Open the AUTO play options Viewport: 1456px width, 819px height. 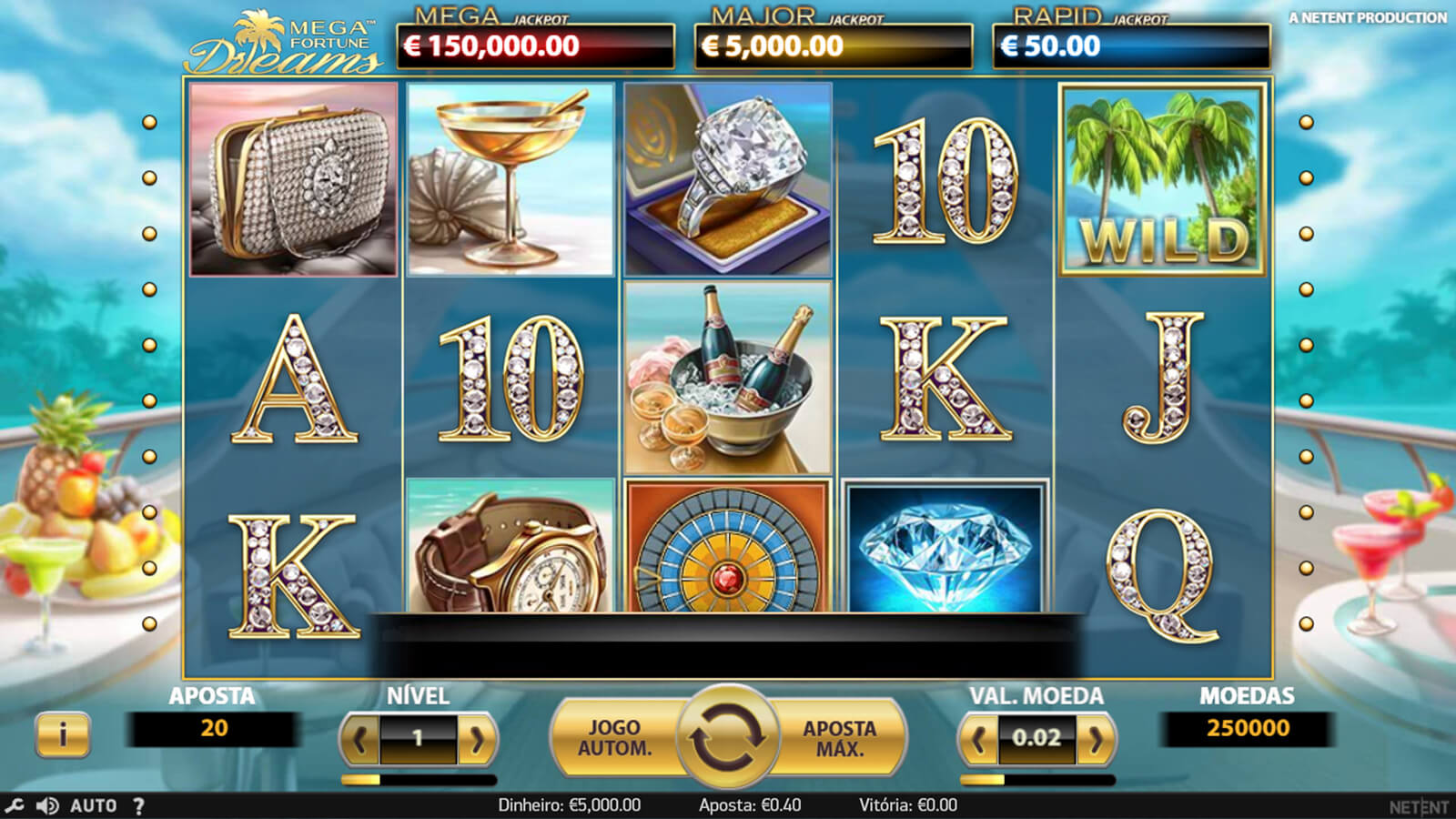click(94, 805)
